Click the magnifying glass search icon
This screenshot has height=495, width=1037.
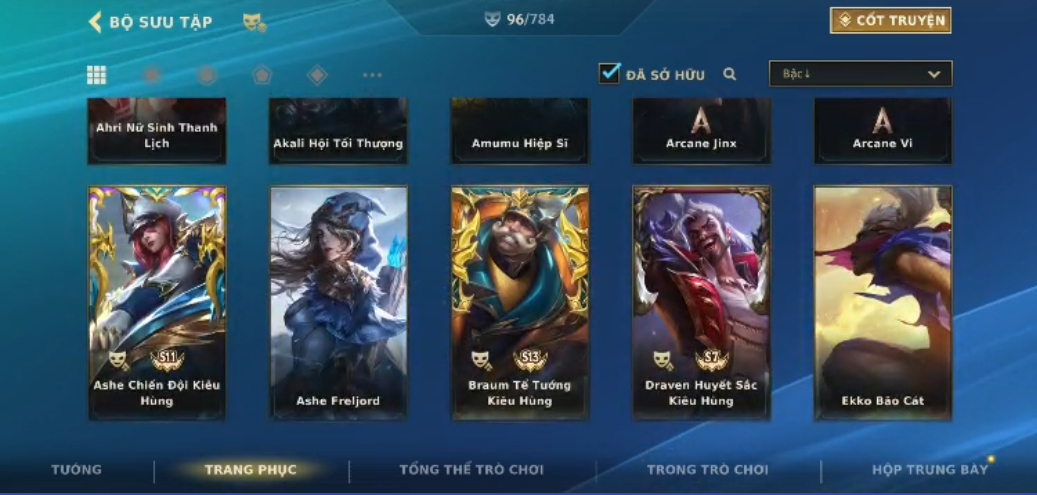[730, 74]
